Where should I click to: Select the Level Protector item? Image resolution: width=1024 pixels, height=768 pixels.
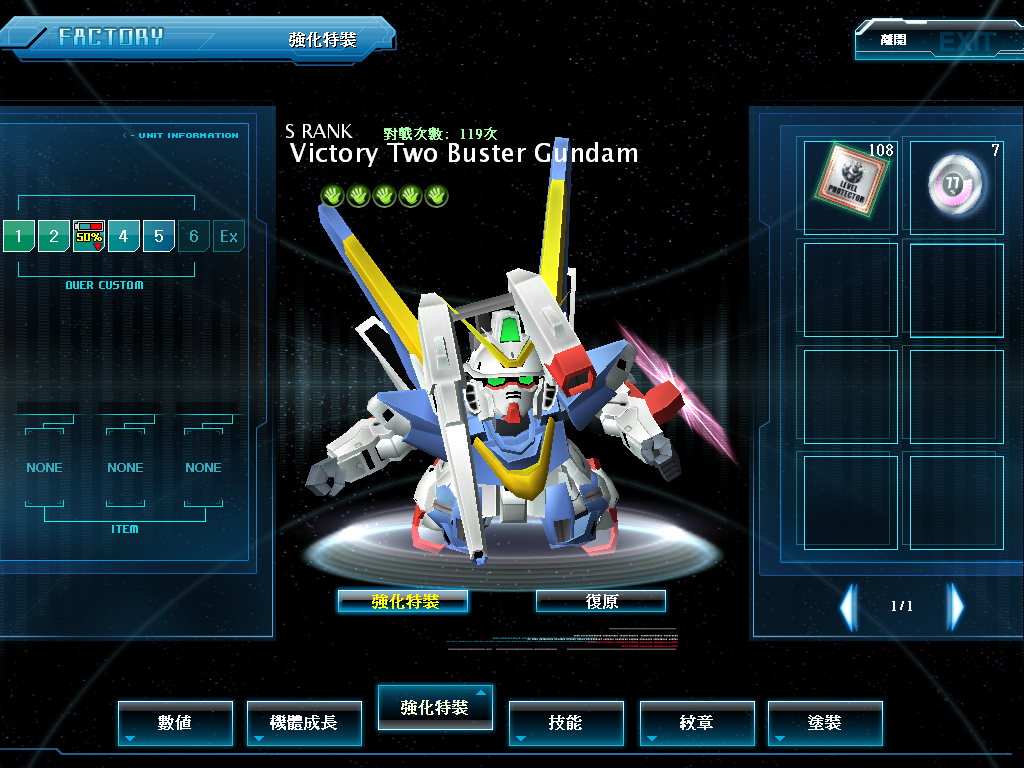pyautogui.click(x=850, y=186)
